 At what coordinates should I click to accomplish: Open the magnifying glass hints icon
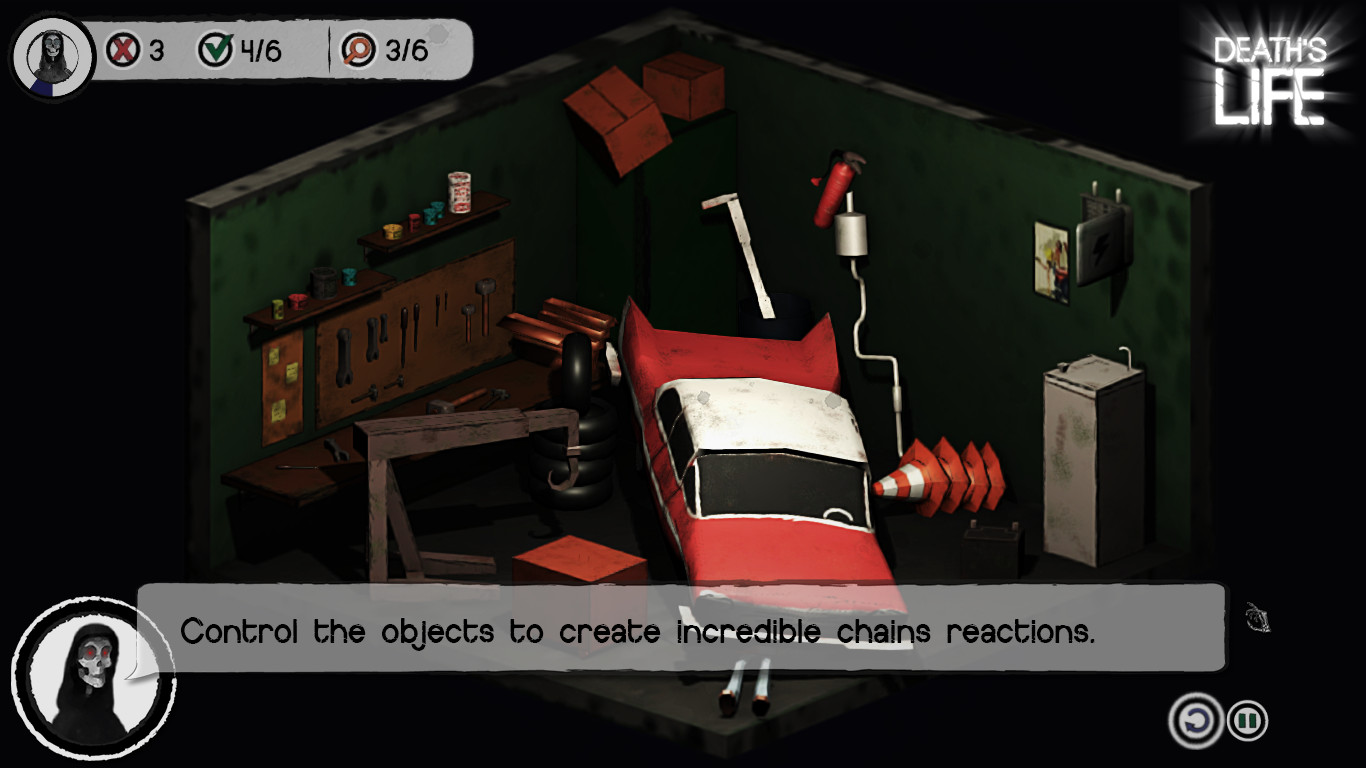point(354,46)
